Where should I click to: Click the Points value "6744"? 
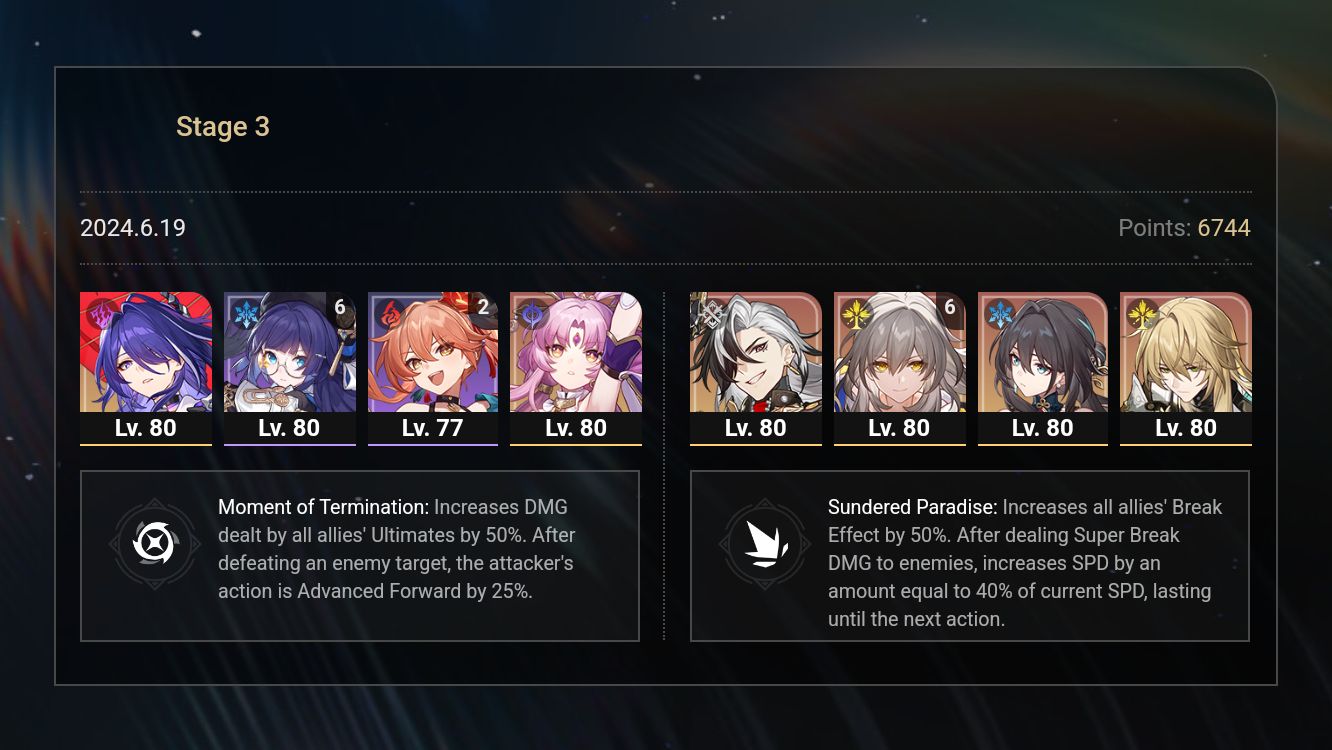tap(1225, 228)
